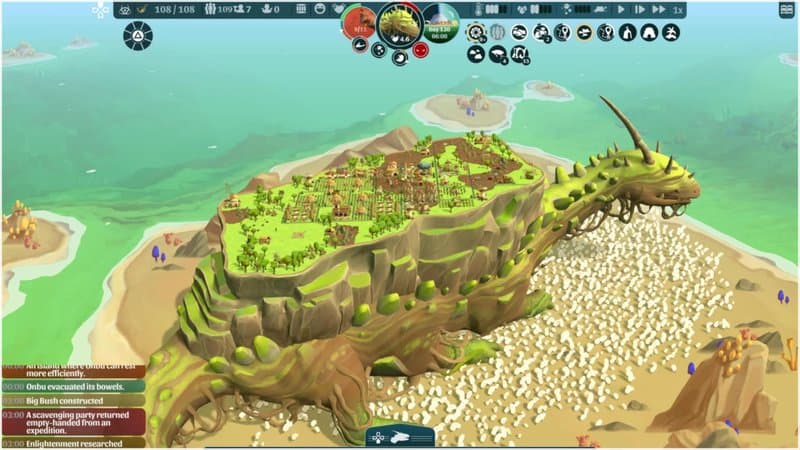Open the menu button in the top-right corner
Viewport: 800px width, 450px height.
point(786,10)
